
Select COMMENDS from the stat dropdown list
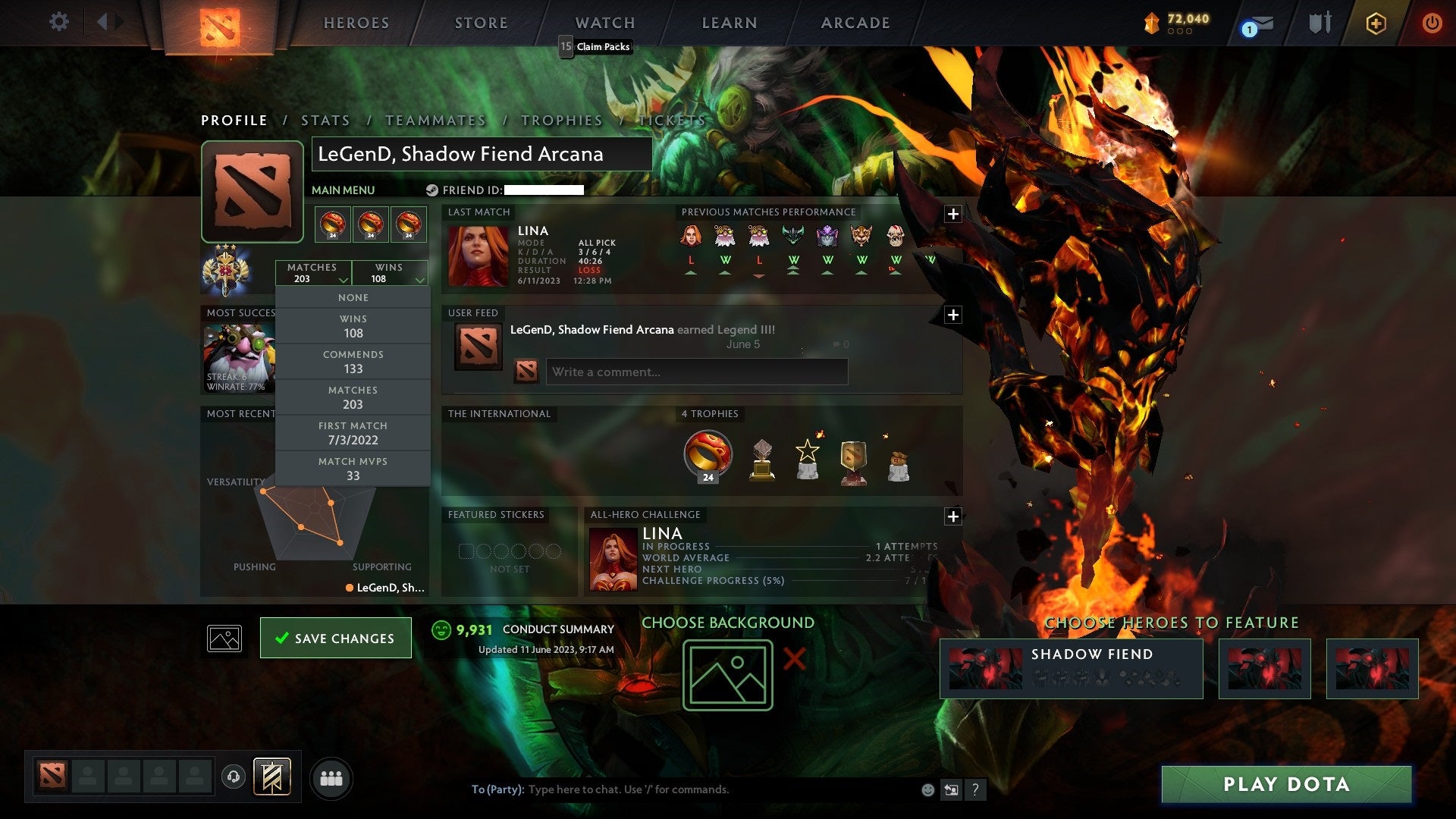[x=353, y=362]
